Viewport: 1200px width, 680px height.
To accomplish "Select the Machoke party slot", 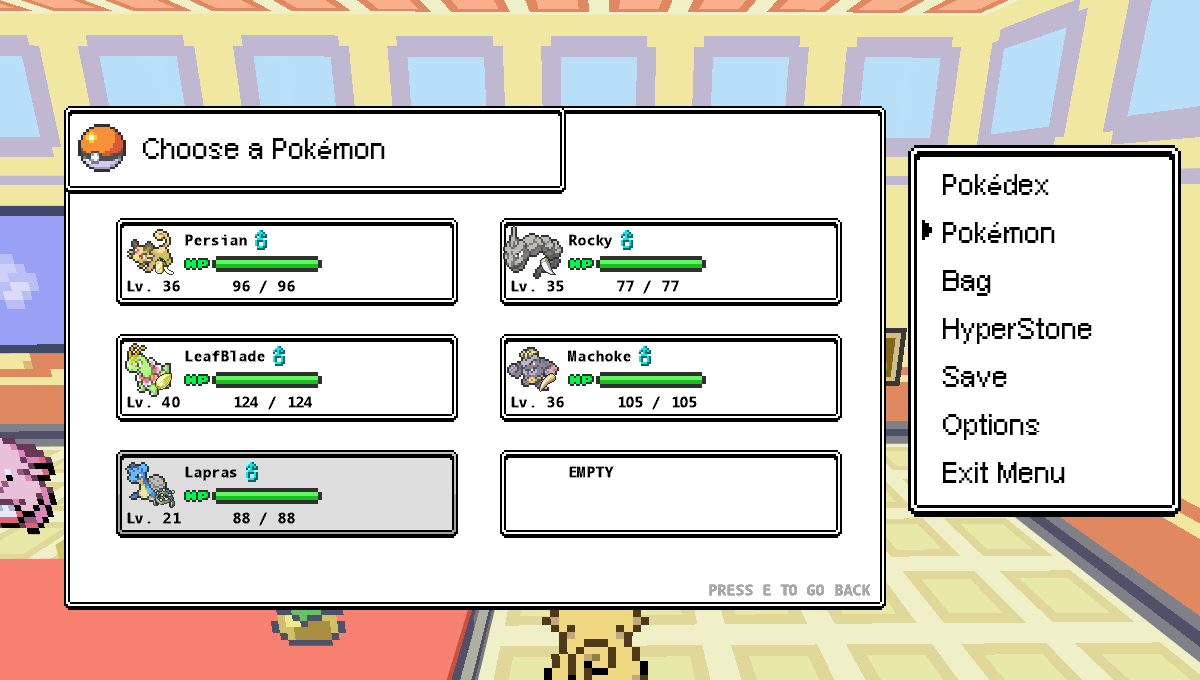I will tap(670, 378).
